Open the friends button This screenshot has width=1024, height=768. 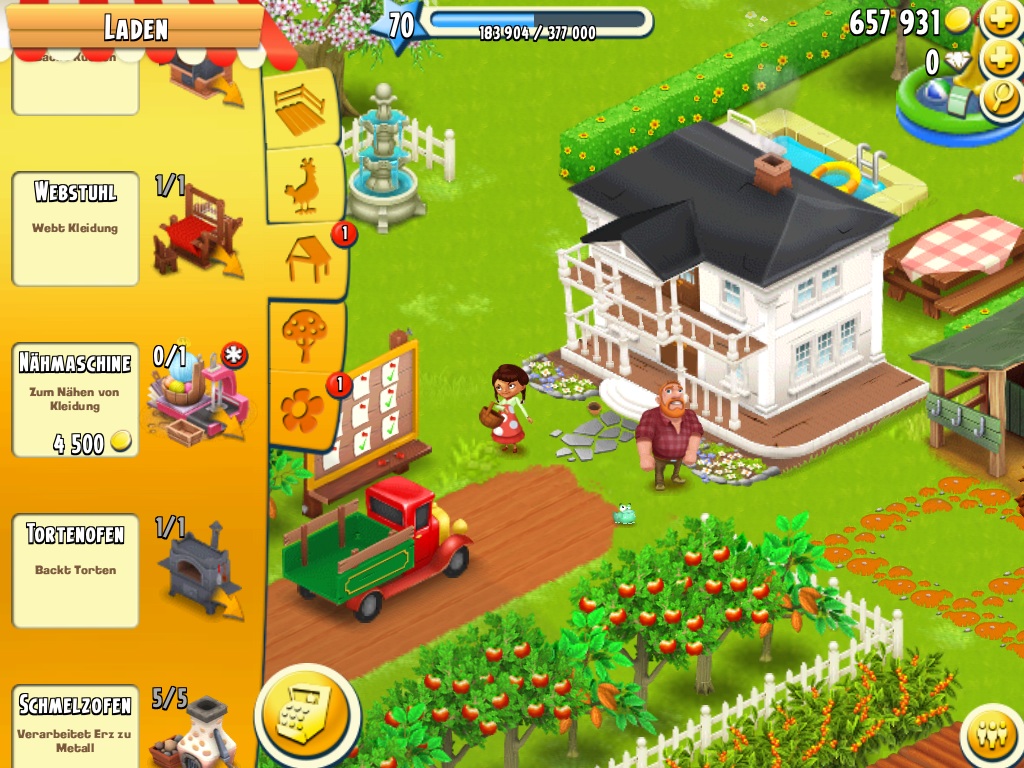(991, 736)
